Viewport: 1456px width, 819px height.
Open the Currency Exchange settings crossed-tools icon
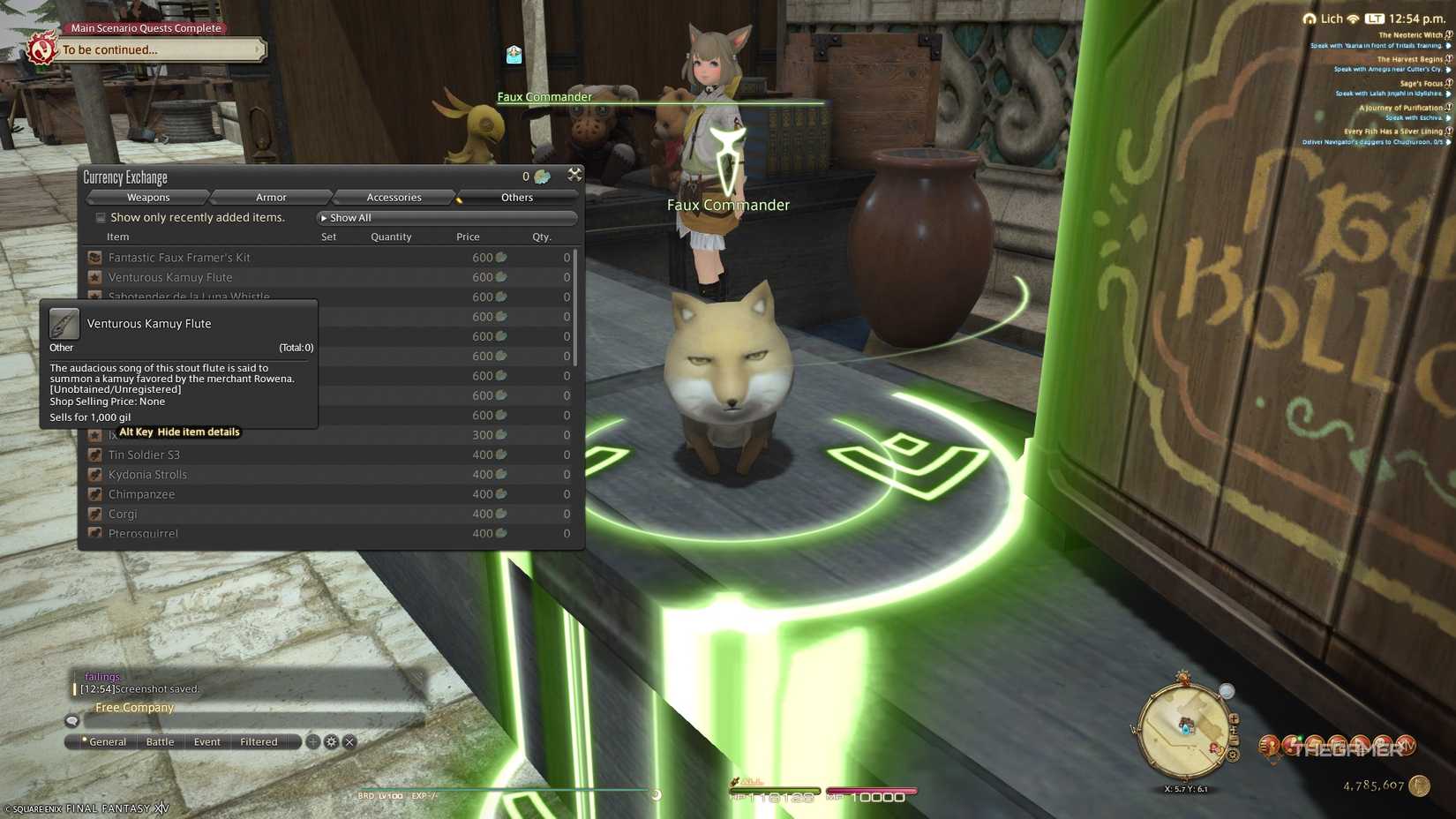575,175
